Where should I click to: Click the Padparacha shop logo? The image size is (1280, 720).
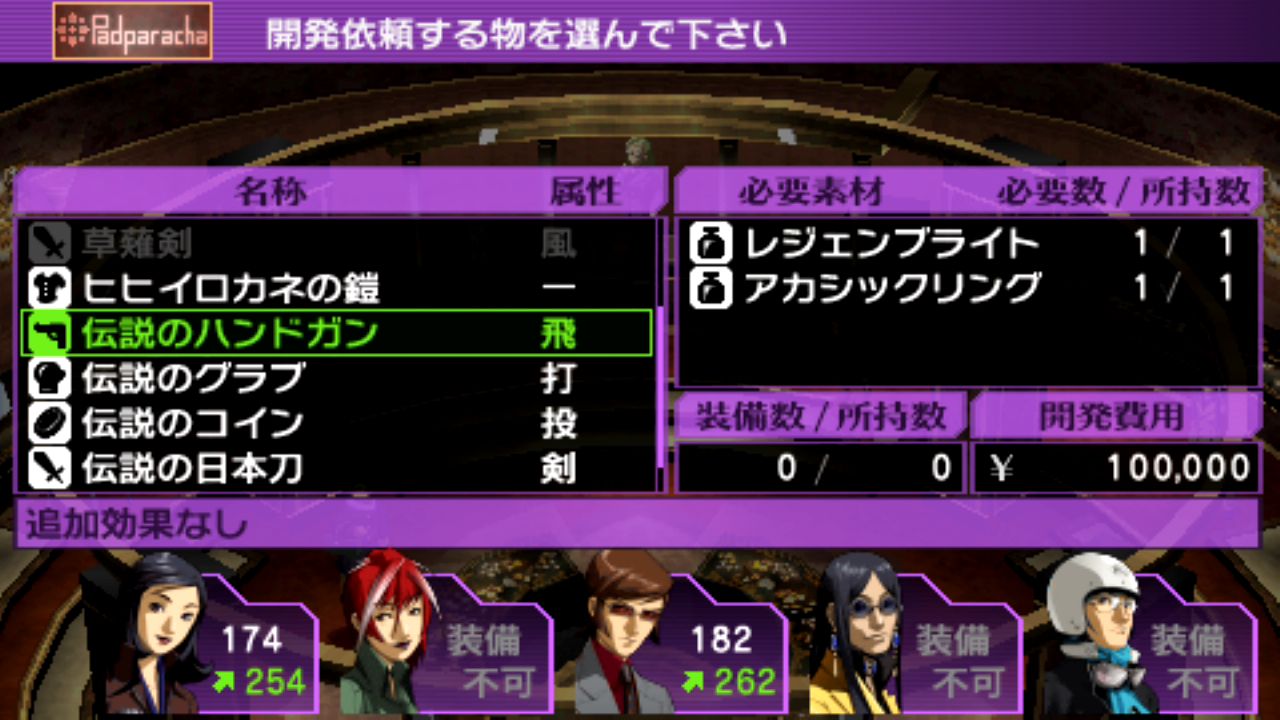pyautogui.click(x=132, y=31)
